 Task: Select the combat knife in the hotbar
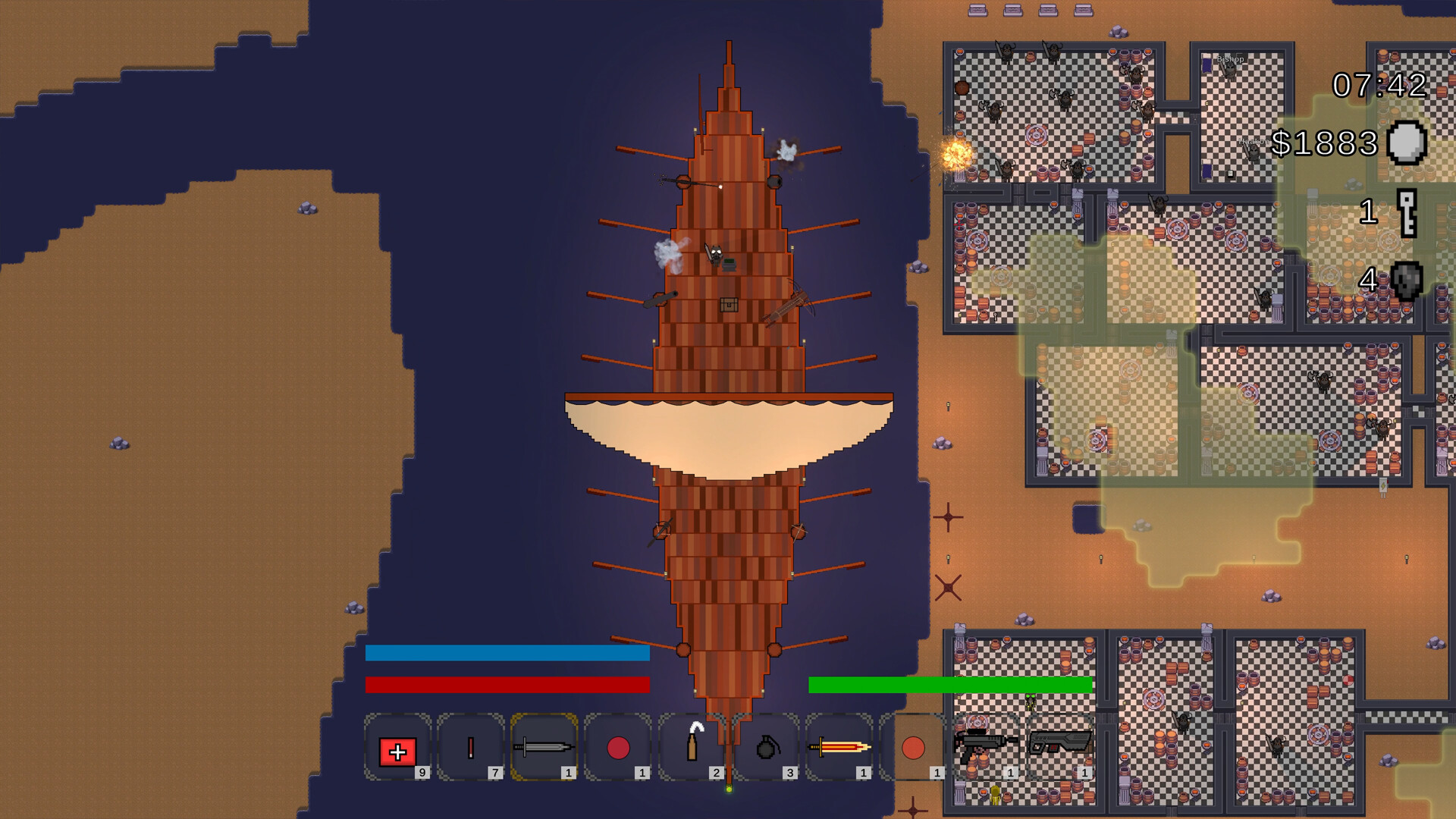tap(544, 749)
